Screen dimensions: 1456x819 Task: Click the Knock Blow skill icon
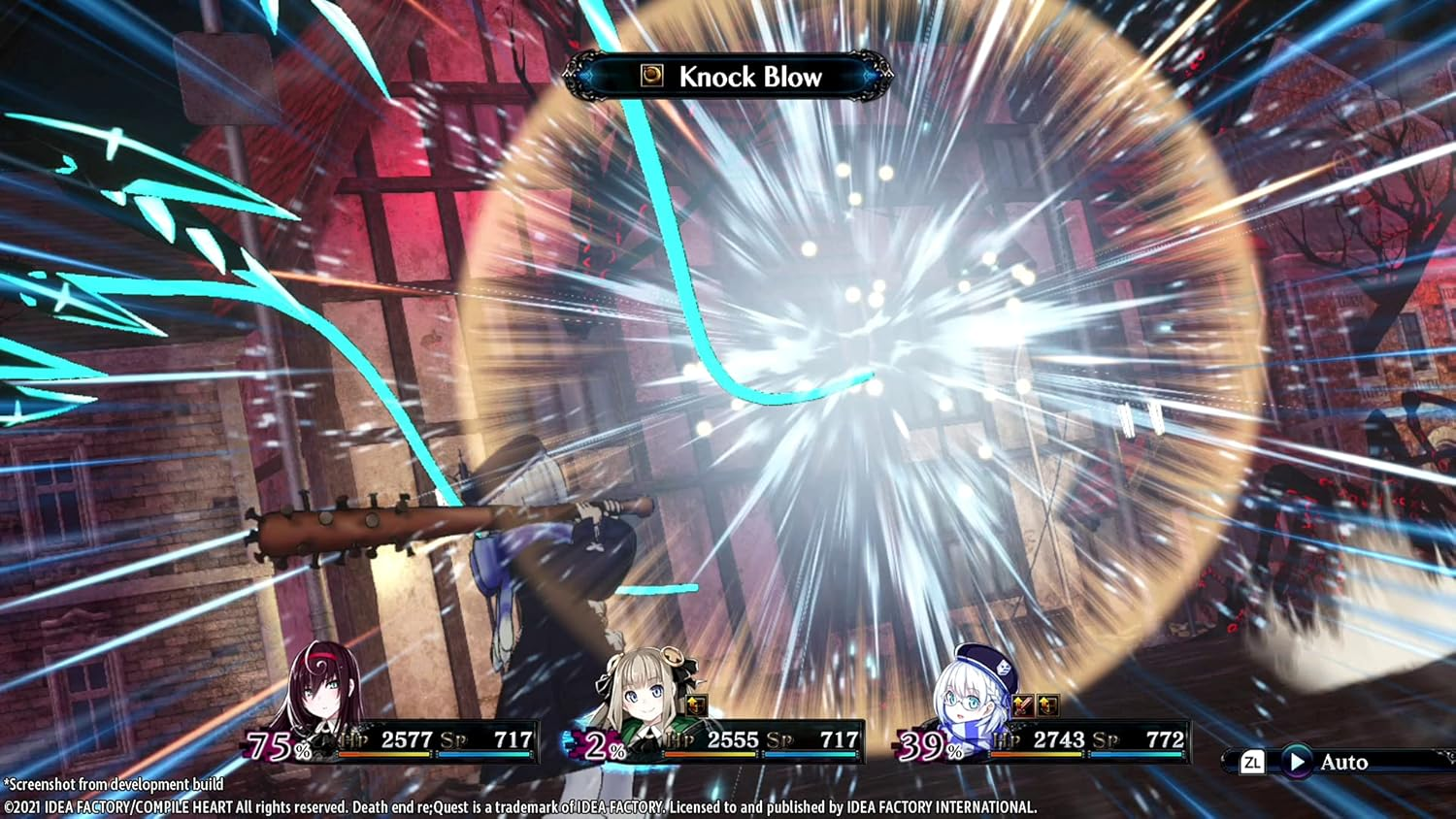(651, 75)
